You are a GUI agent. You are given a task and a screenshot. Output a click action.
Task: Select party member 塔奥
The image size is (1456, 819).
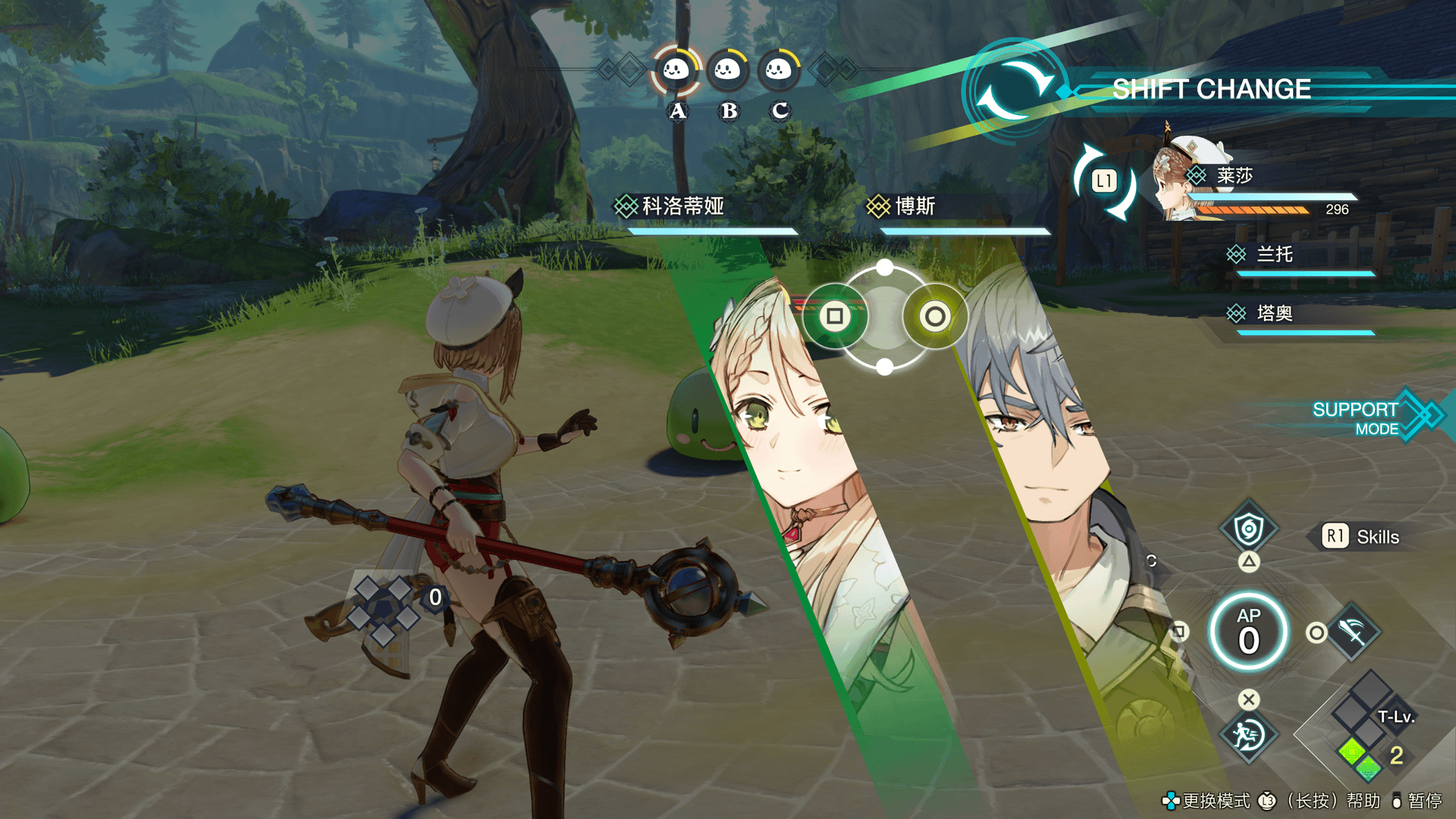point(1274,313)
